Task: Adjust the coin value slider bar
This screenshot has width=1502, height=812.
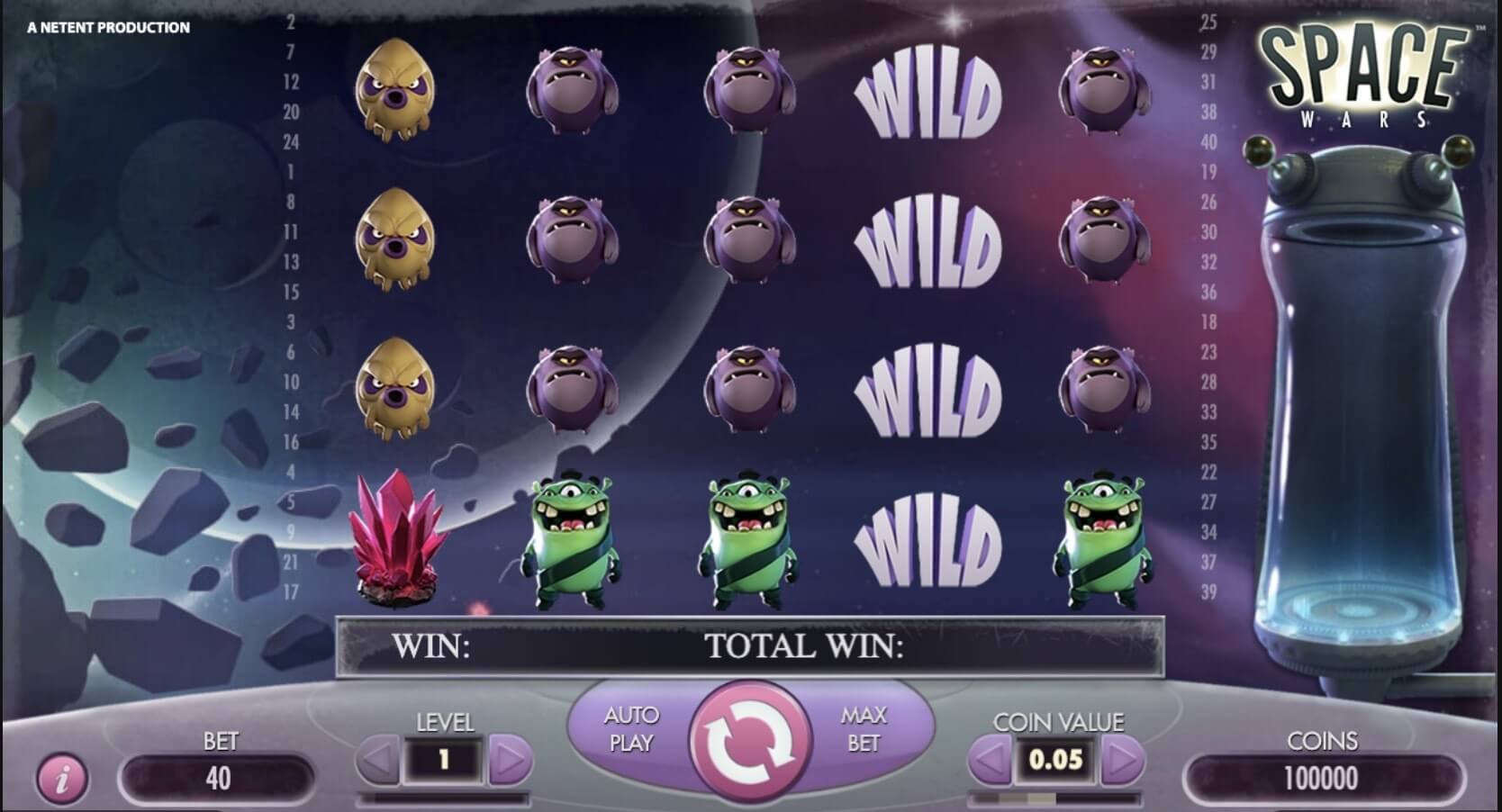Action: tap(1055, 798)
